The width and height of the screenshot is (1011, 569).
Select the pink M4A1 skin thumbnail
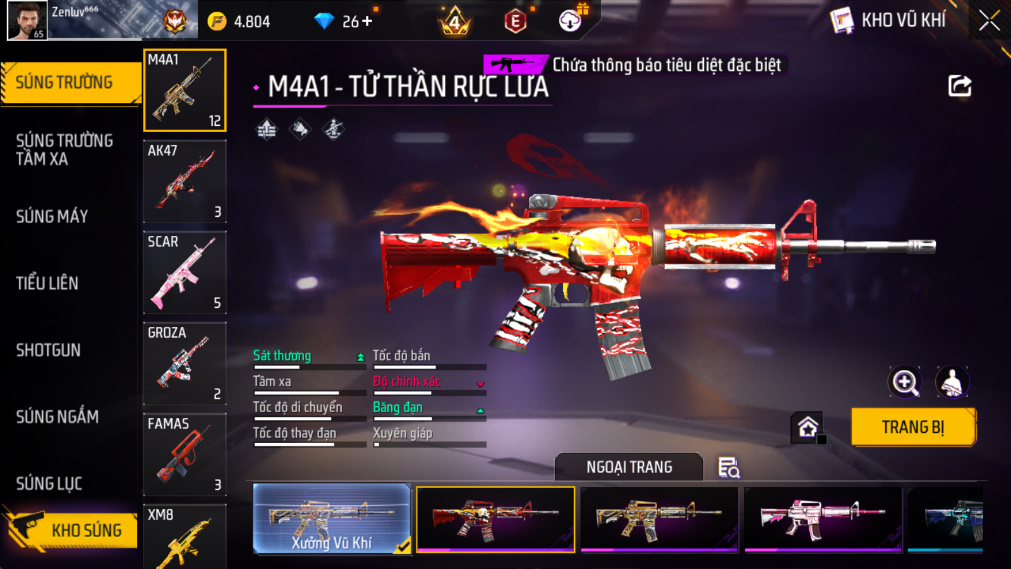tap(822, 519)
